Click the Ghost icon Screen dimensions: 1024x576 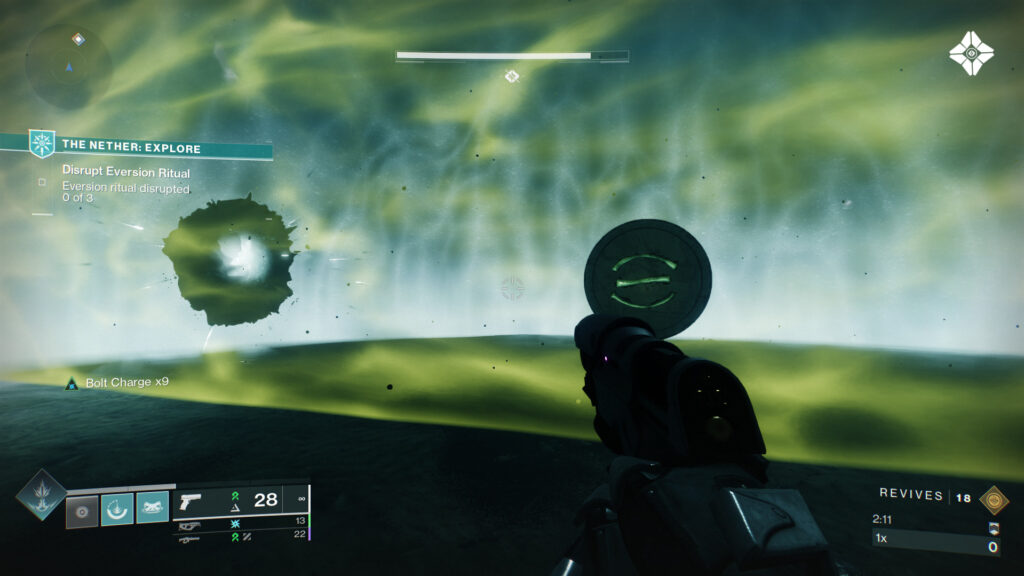coord(970,52)
